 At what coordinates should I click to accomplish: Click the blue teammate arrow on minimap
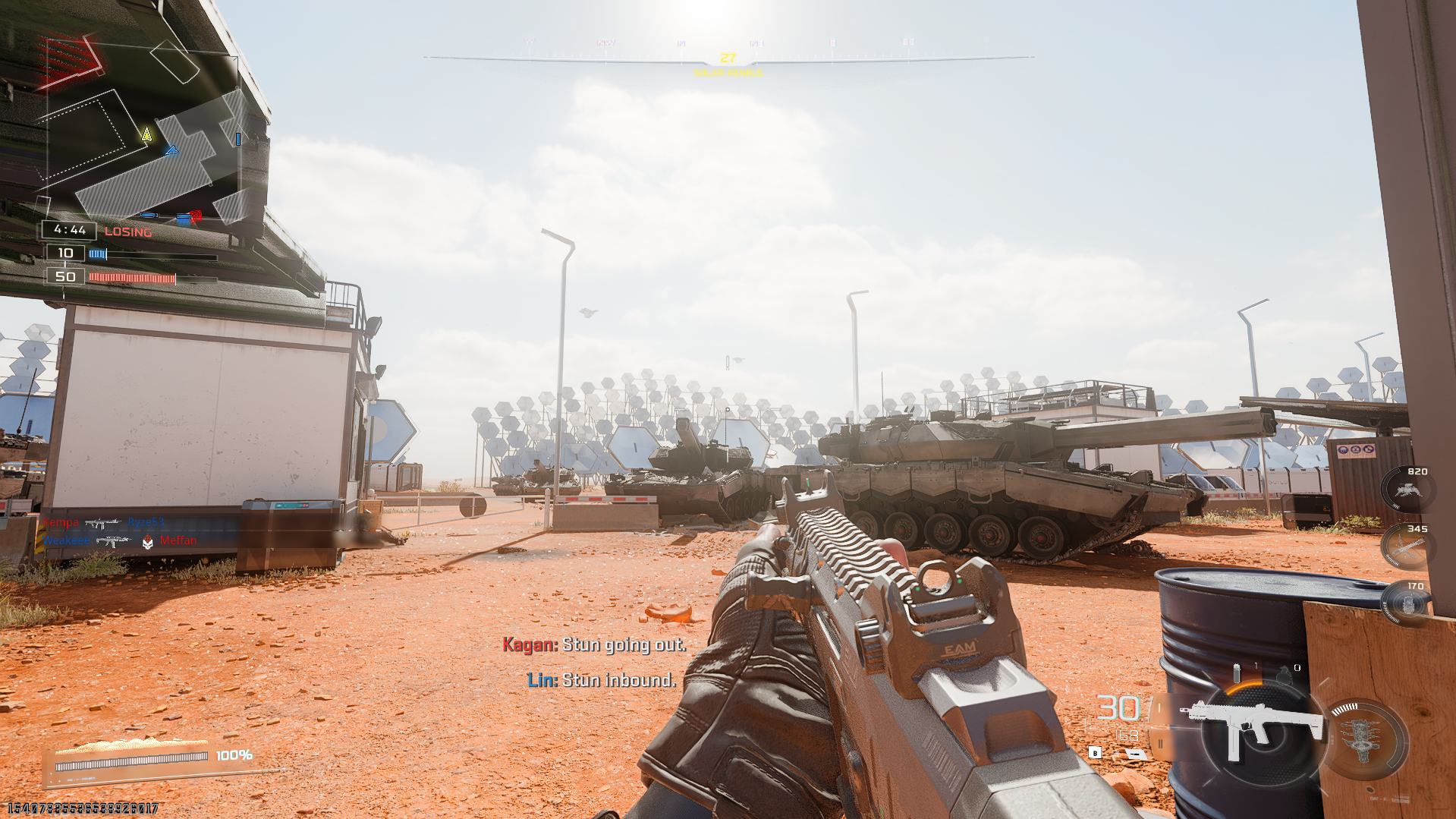pyautogui.click(x=171, y=150)
